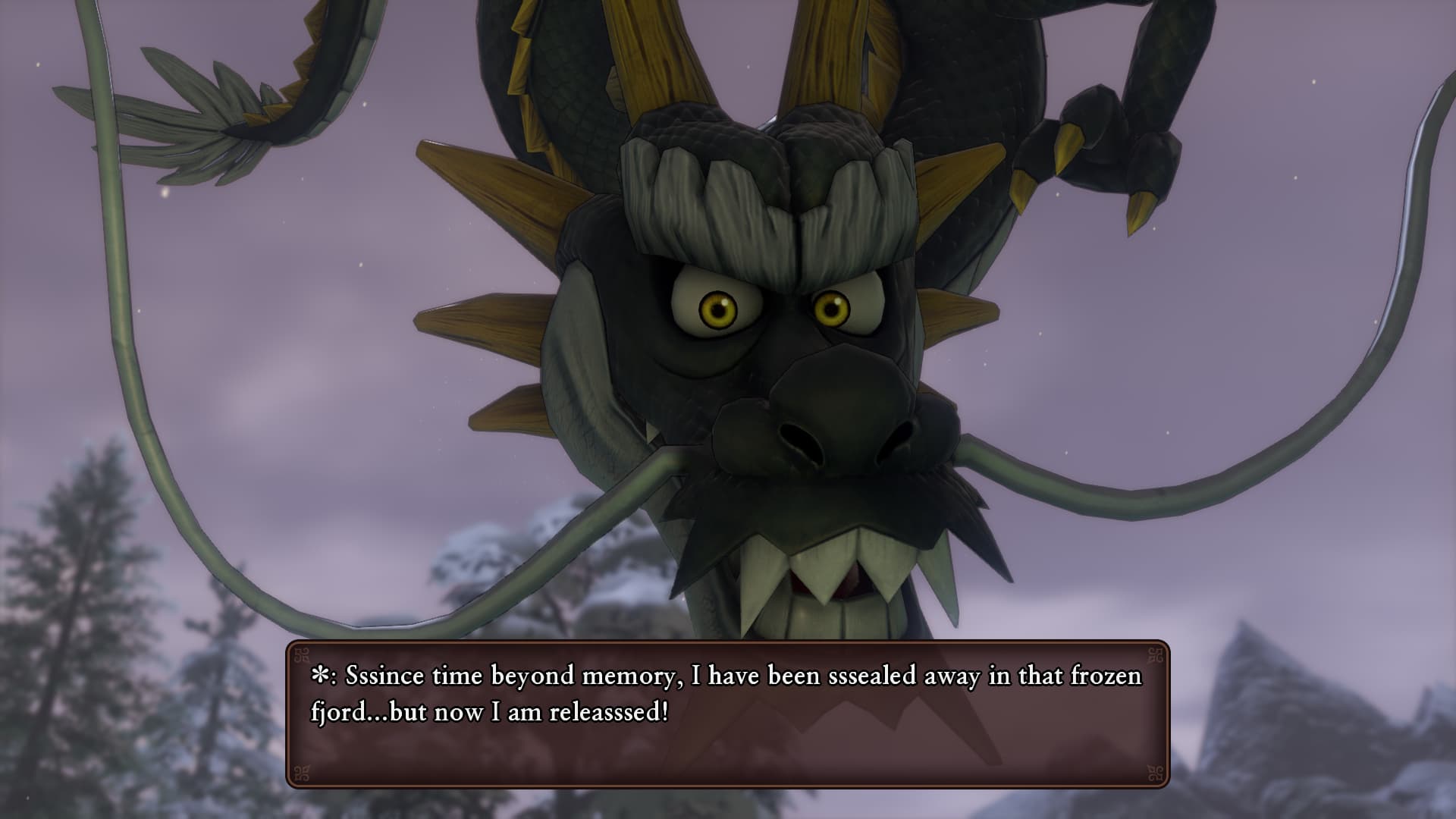Advance the dragon's dialogue text box
Viewport: 1456px width, 819px height.
point(727,714)
